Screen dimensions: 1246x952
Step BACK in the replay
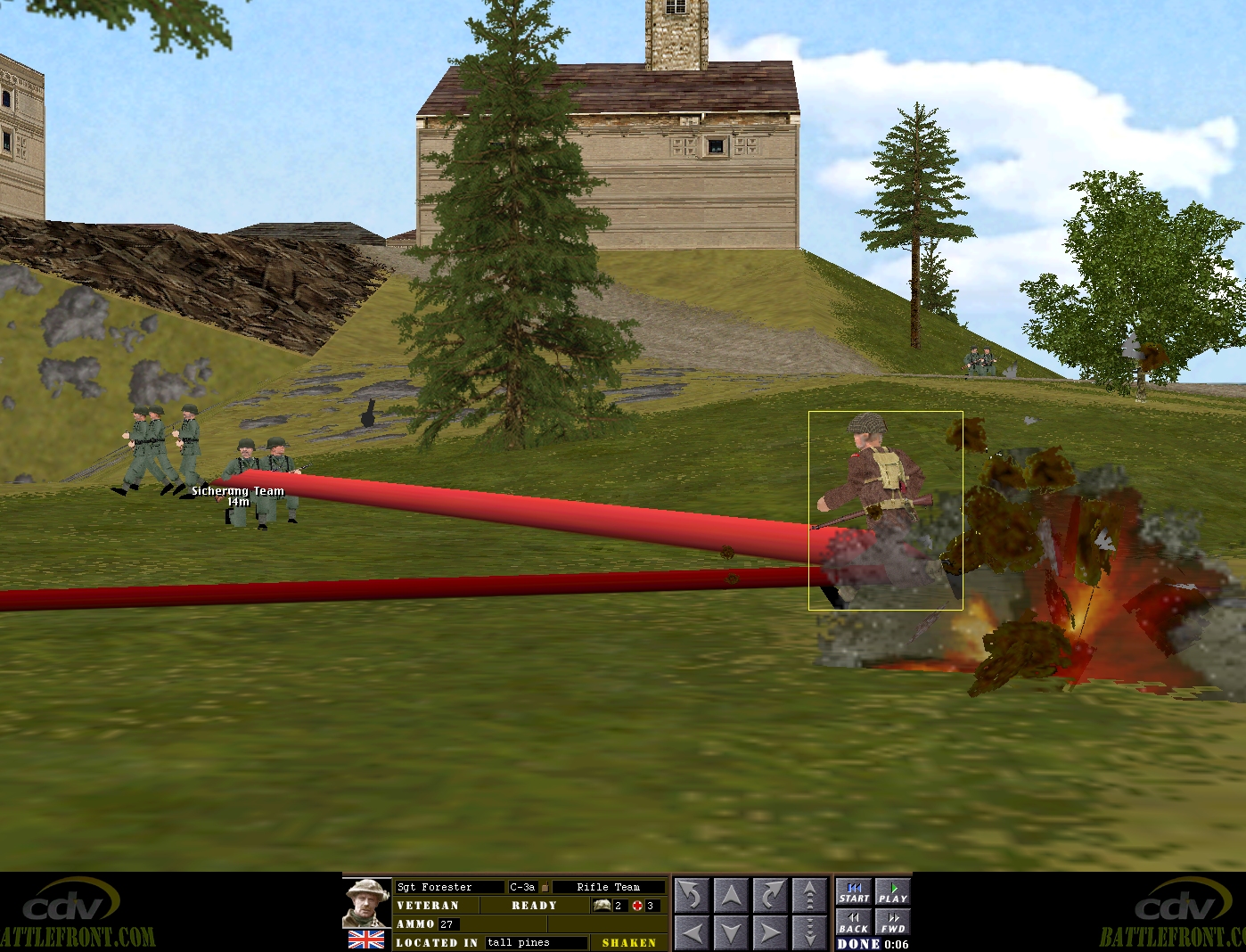click(854, 922)
